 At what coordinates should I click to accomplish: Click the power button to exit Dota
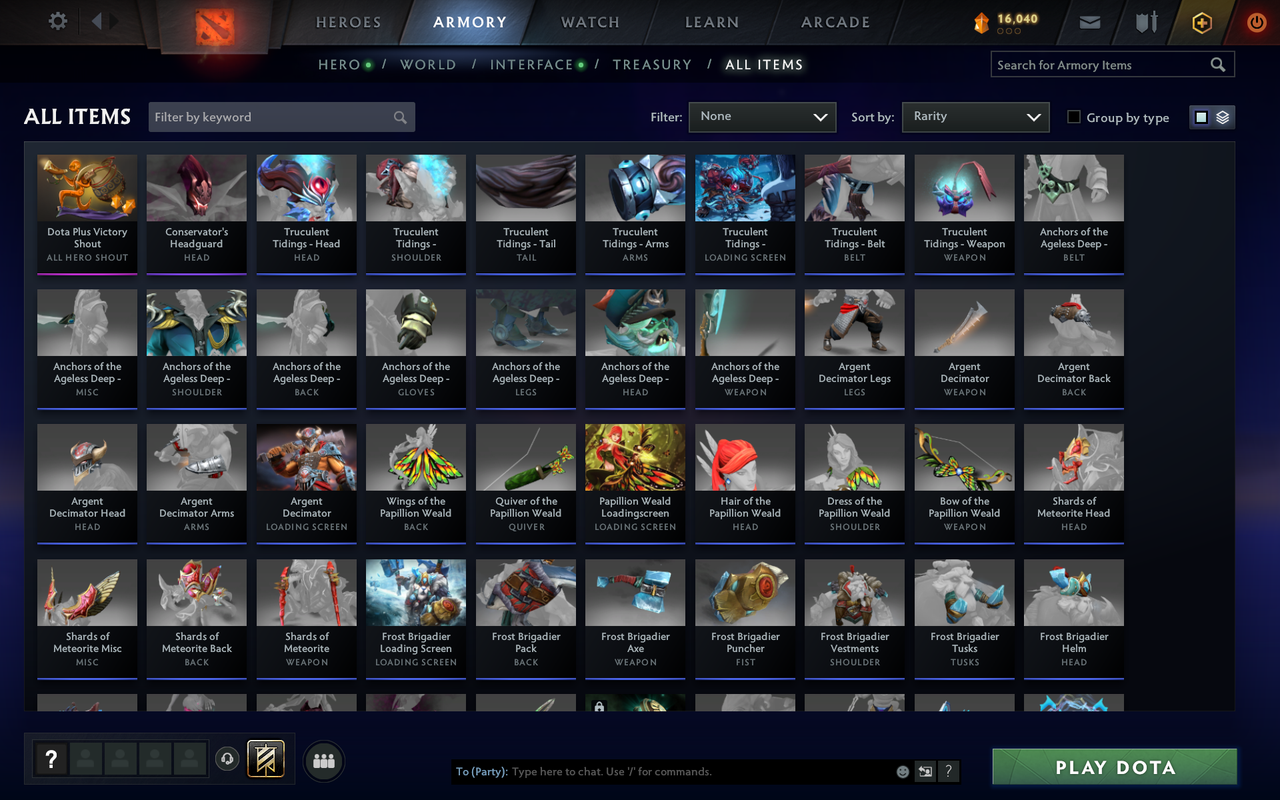coord(1256,22)
